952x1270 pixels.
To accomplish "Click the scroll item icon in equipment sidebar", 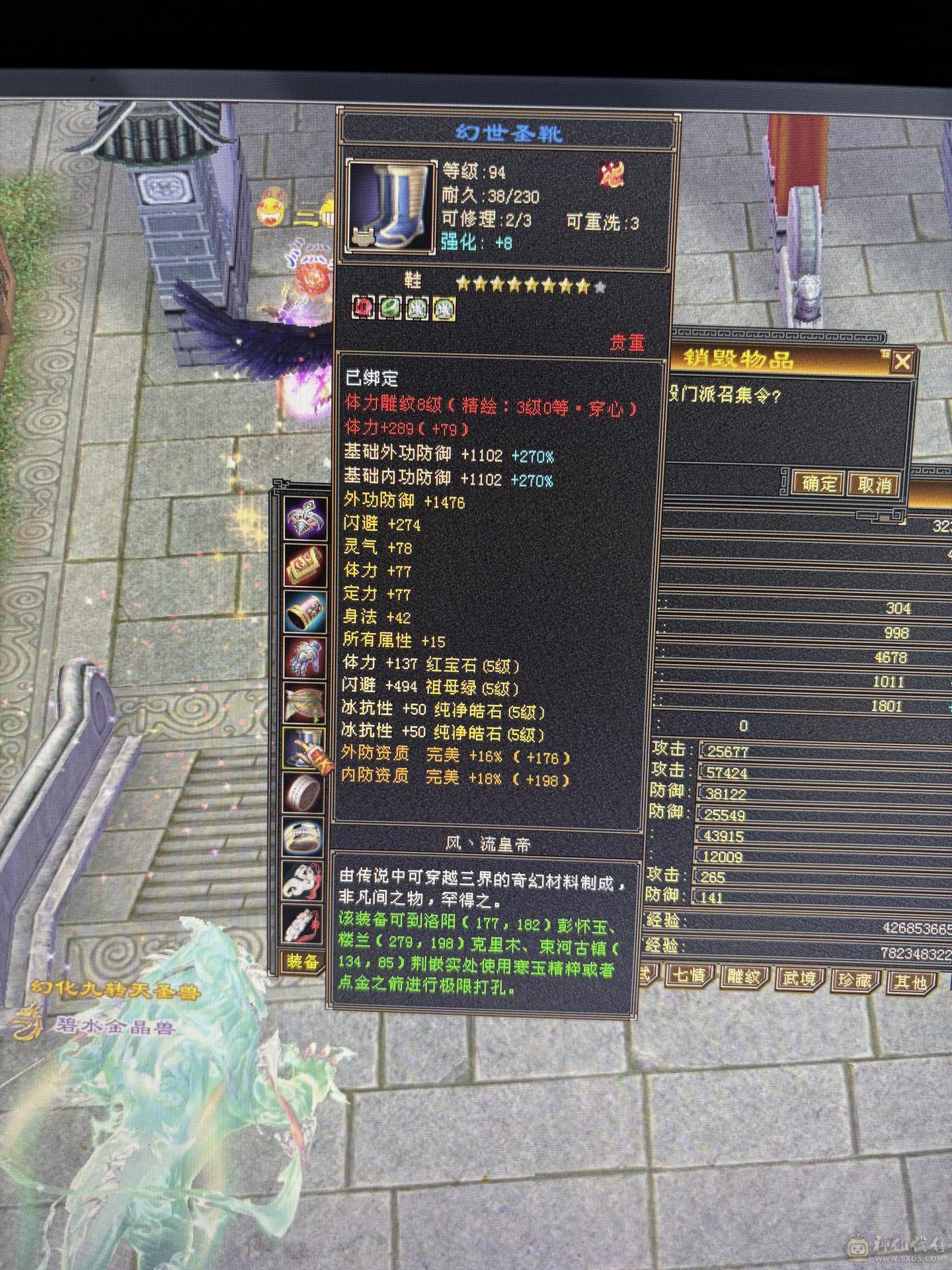I will pos(304,564).
